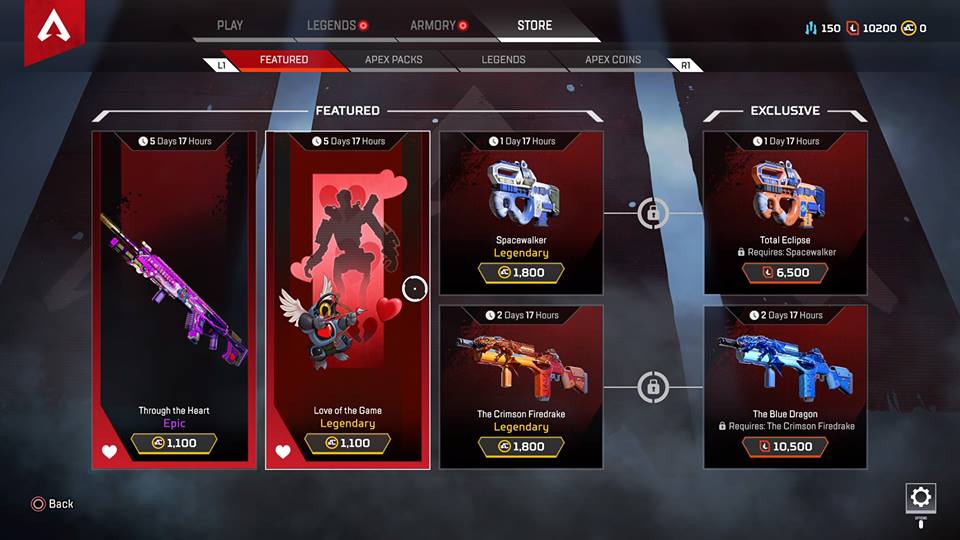
Task: Open the gear settings icon
Action: point(920,497)
